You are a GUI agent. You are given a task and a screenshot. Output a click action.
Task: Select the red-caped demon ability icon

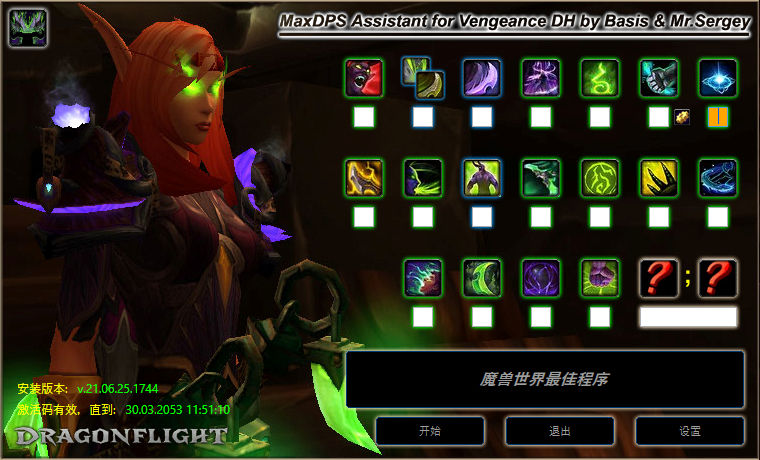tap(364, 78)
